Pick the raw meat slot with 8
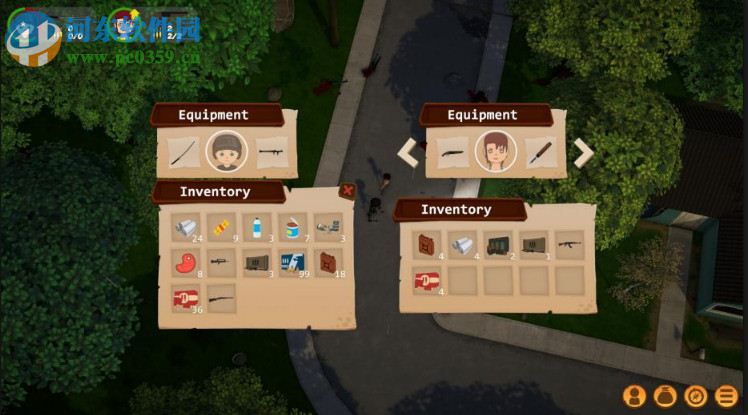Screen dimensions: 748x415 coord(185,263)
